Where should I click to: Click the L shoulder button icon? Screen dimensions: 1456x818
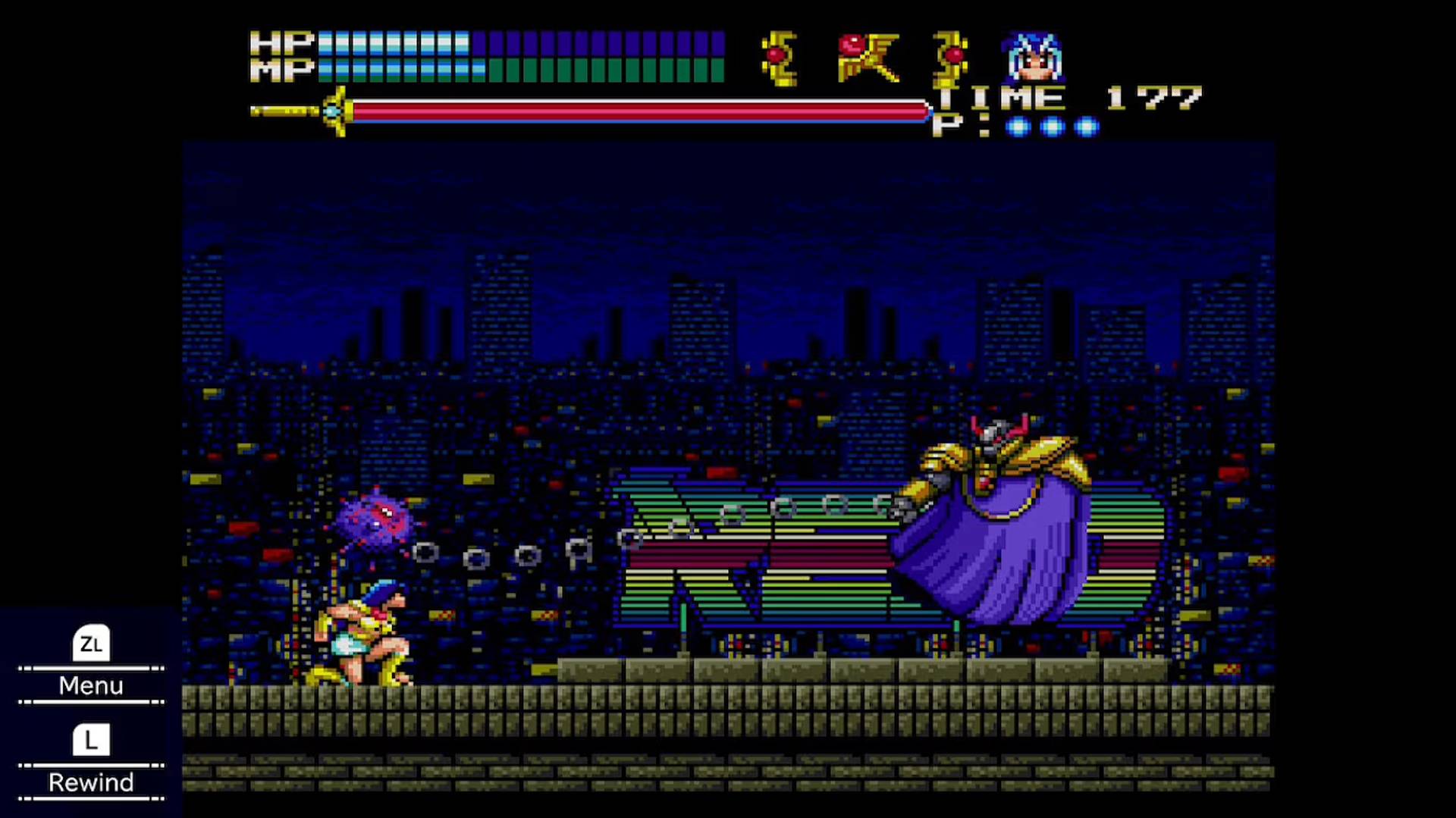pos(90,741)
